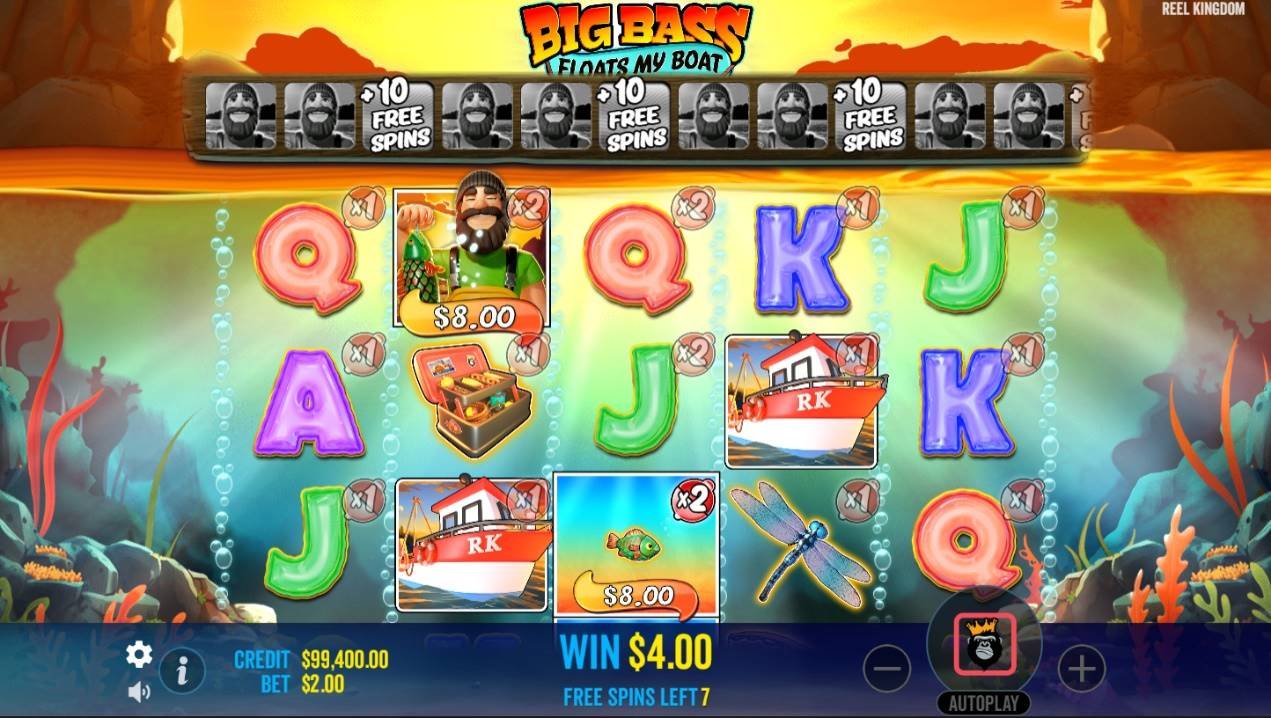Decrease the bet with minus button
The height and width of the screenshot is (718, 1271).
(x=886, y=668)
